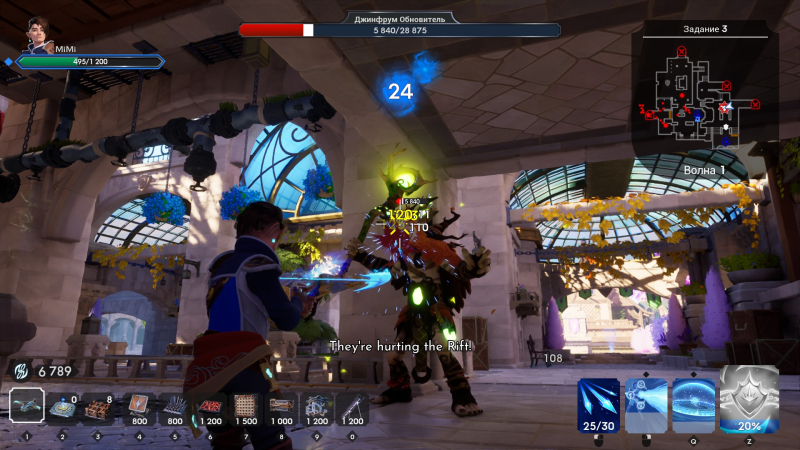
Task: Select the wooden barricade slot showing 8
Action: pos(98,406)
